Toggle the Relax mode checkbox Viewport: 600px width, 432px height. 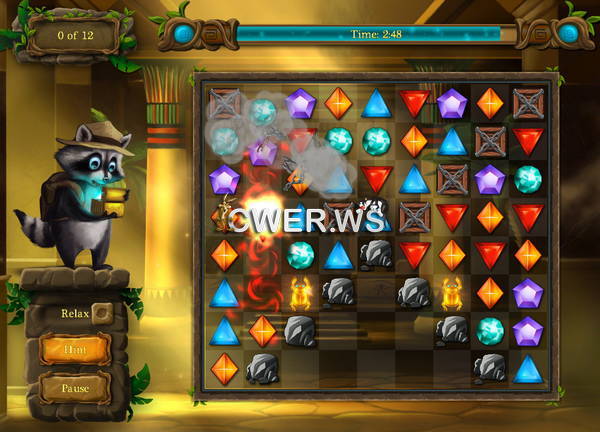click(x=102, y=313)
